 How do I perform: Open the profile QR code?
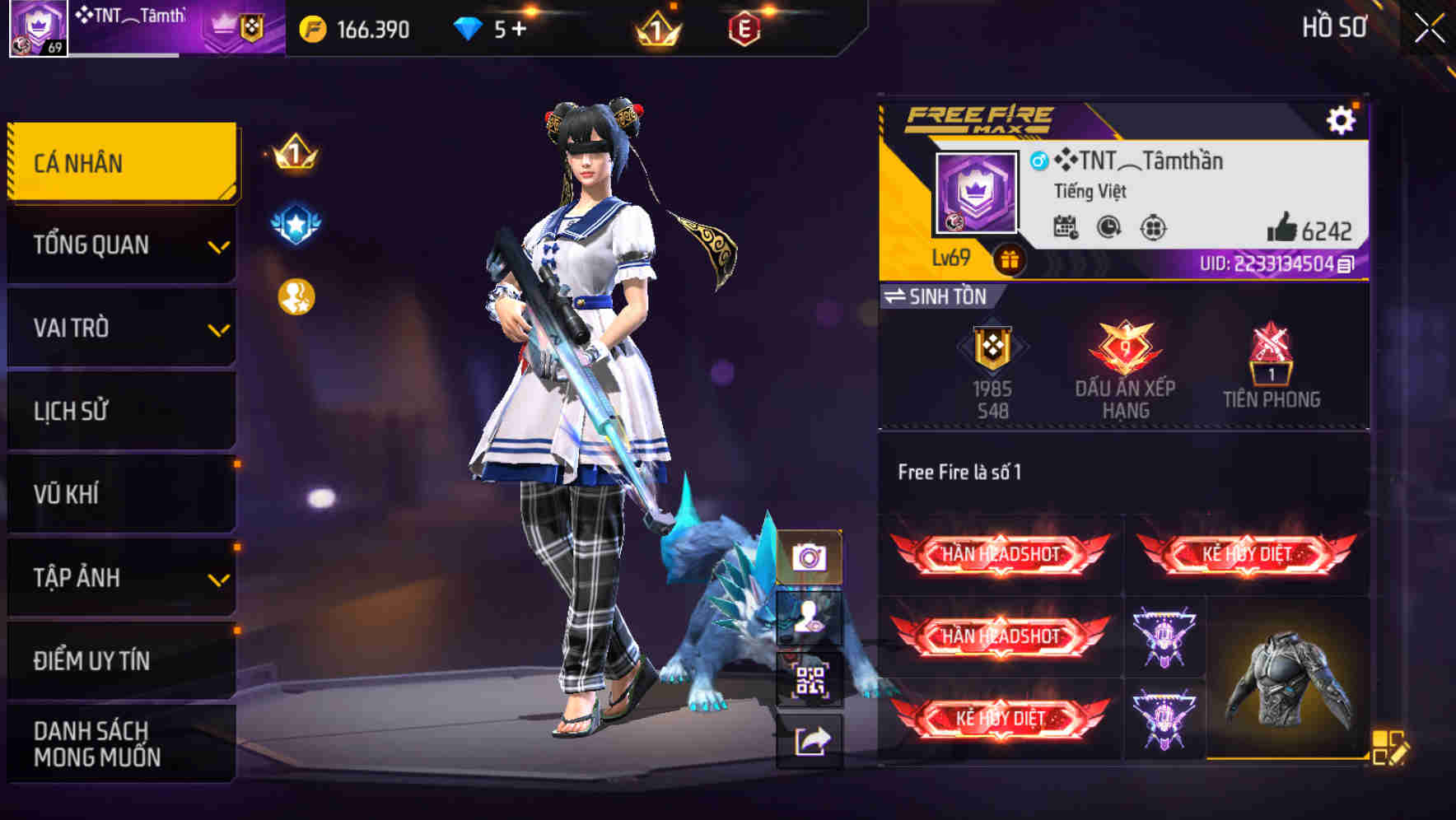point(811,678)
